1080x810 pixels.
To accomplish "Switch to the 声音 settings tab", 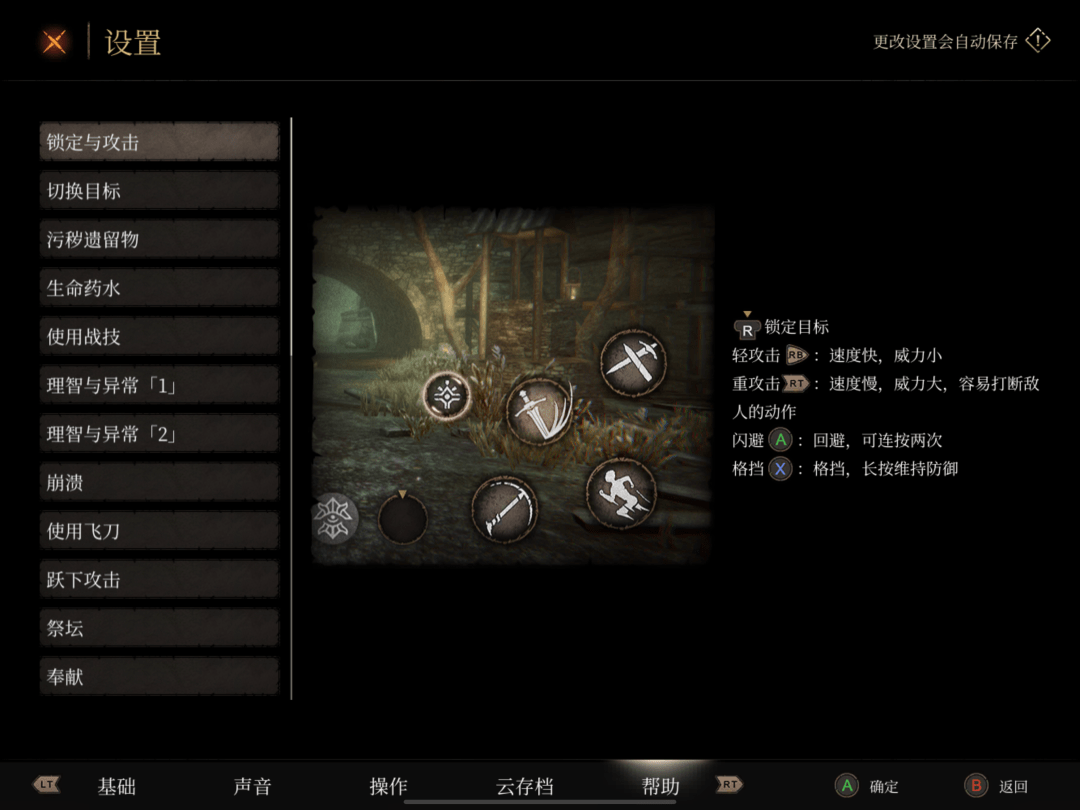I will click(x=252, y=787).
